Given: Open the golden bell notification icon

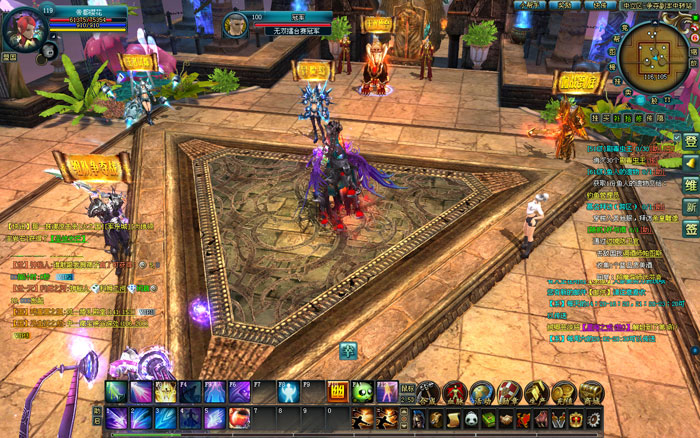Looking at the screenshot, I should pyautogui.click(x=690, y=162).
